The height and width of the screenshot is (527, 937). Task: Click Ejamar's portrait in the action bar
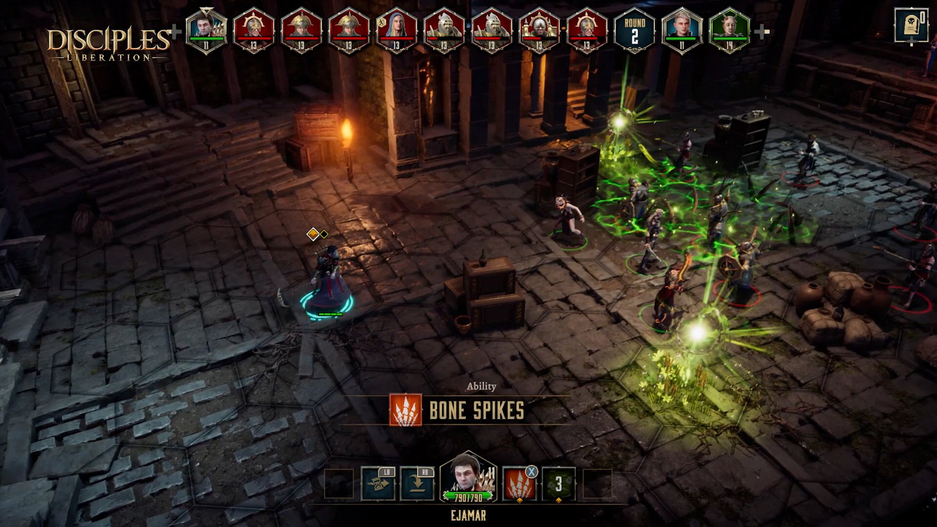tap(467, 480)
